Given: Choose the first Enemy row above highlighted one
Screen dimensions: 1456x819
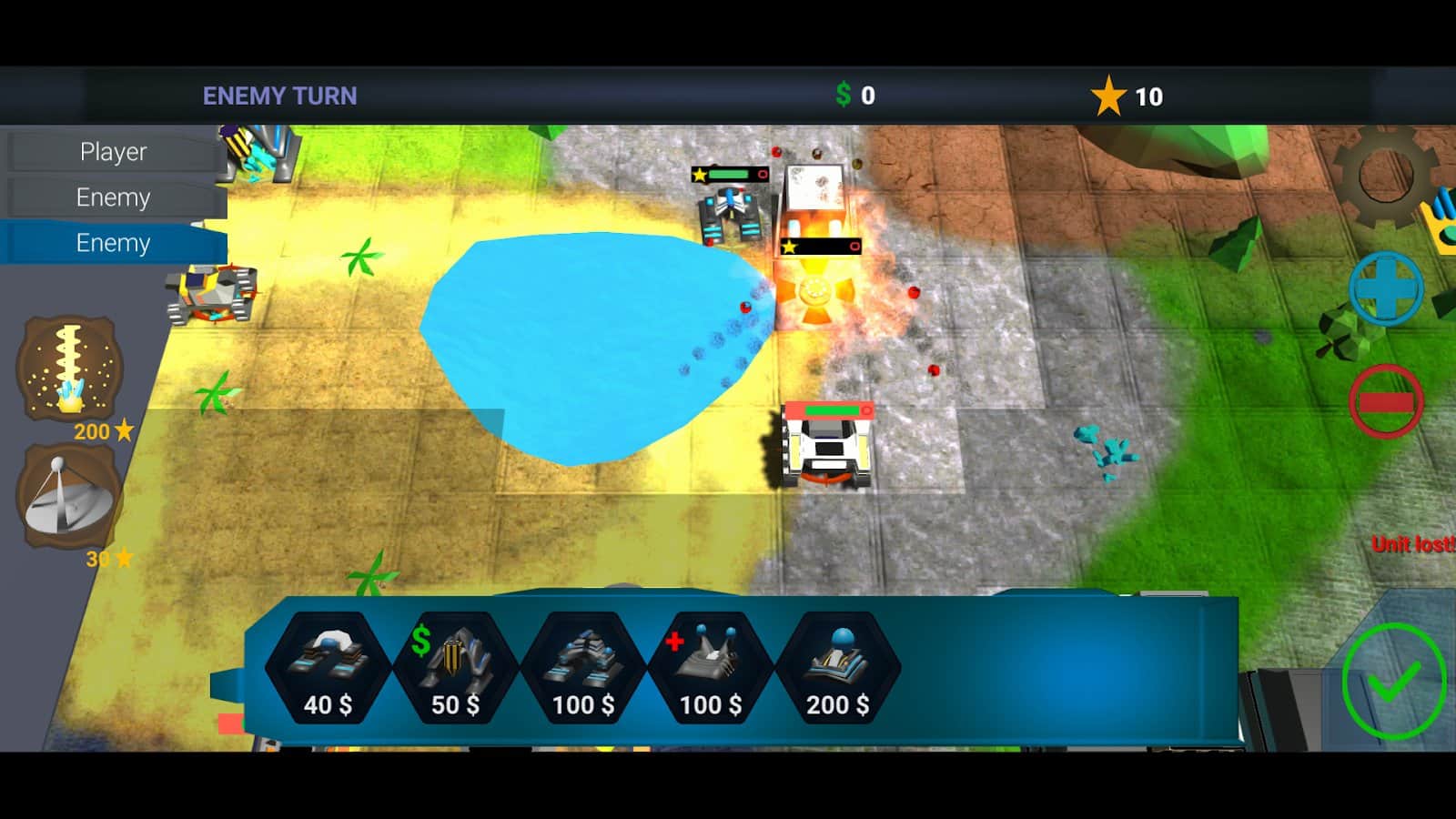Looking at the screenshot, I should 114,197.
